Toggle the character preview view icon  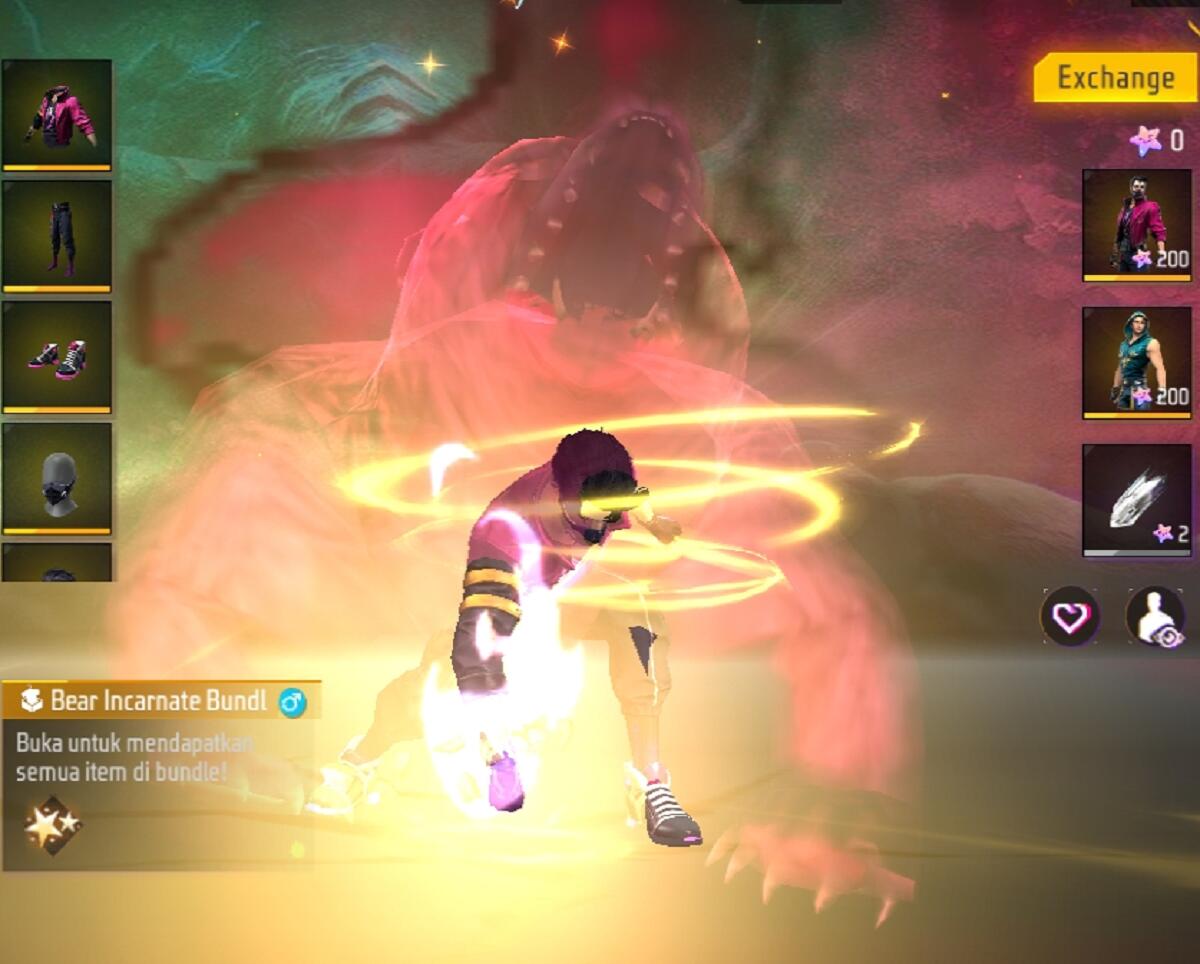coord(1155,617)
